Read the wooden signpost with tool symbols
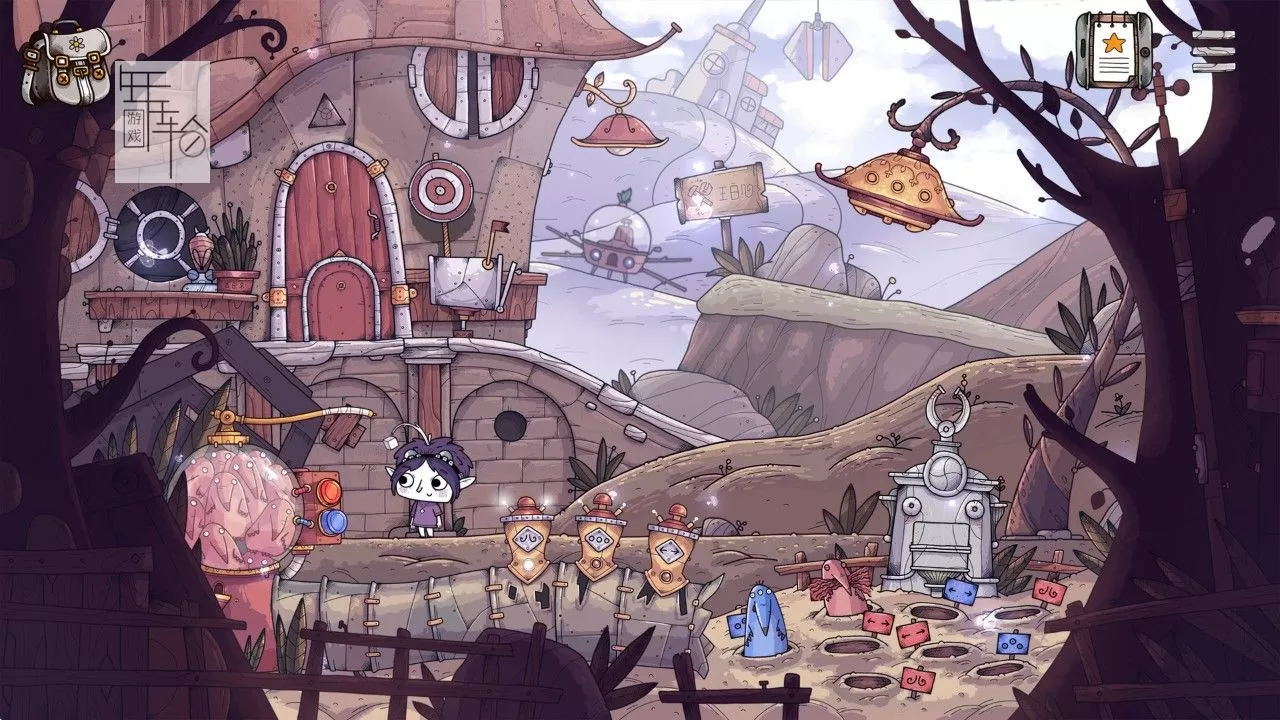Viewport: 1280px width, 720px height. click(x=721, y=190)
